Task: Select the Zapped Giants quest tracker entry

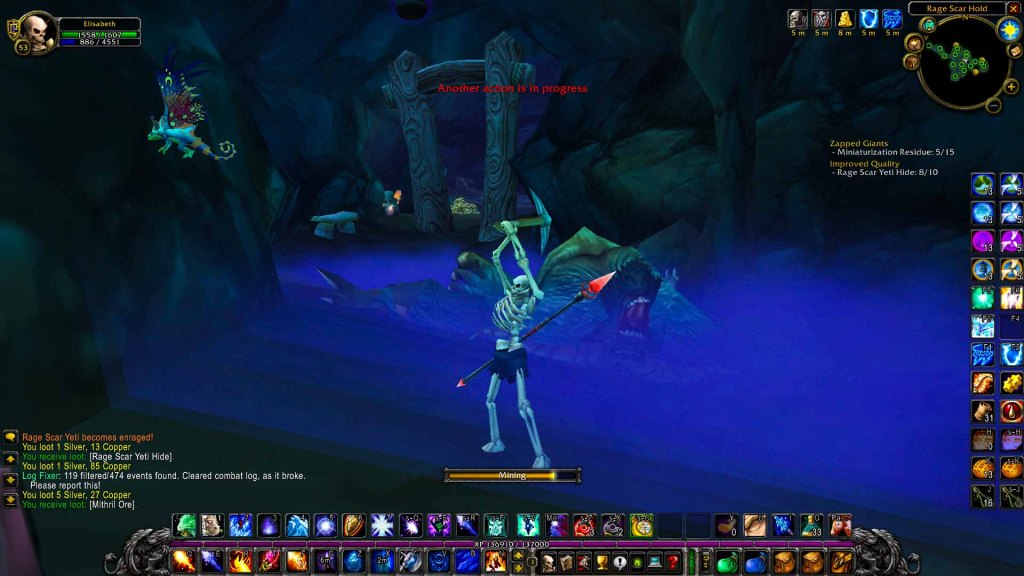Action: 859,143
